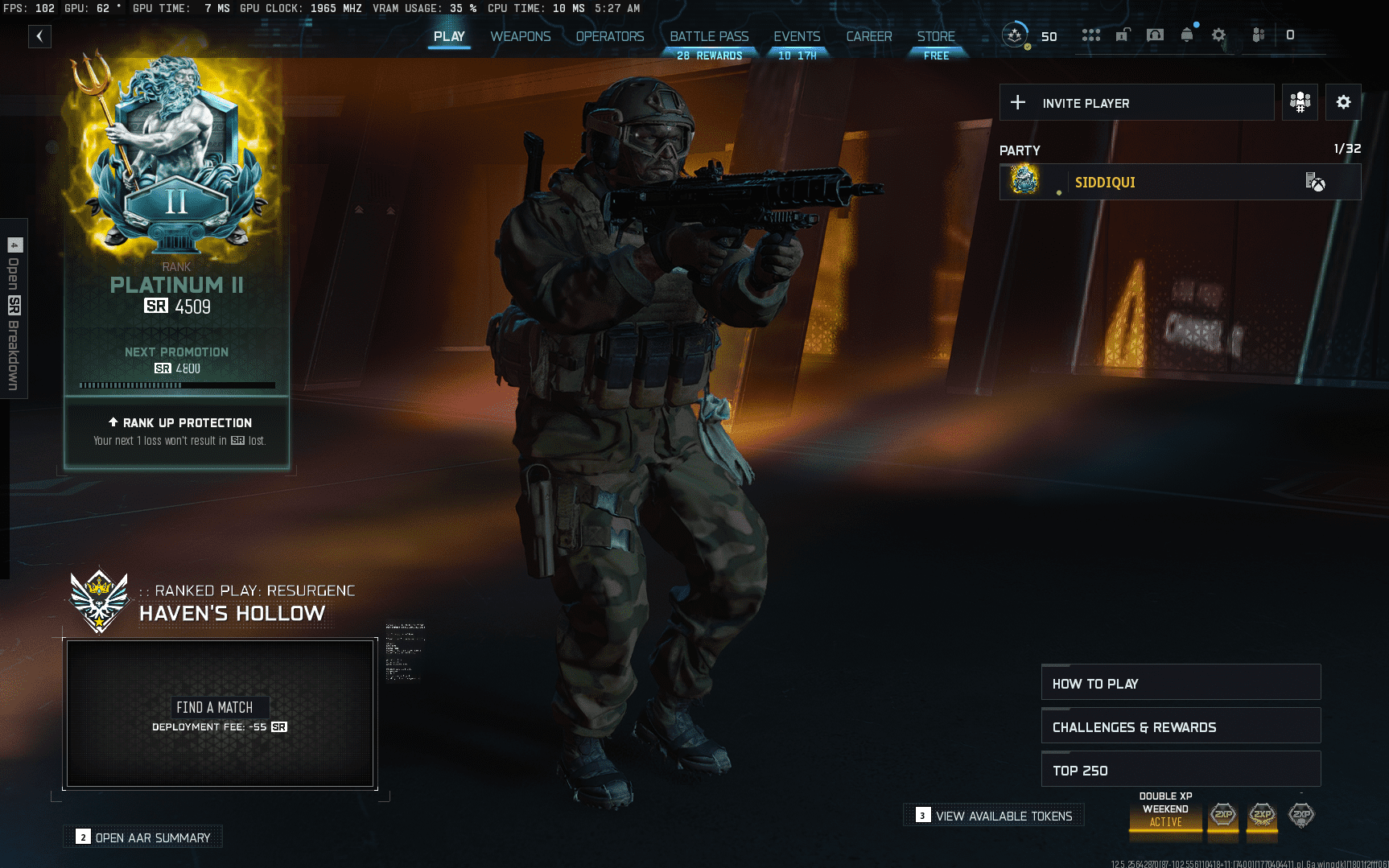Open the game settings gear icon
Screen dimensions: 1389x868
click(1218, 35)
